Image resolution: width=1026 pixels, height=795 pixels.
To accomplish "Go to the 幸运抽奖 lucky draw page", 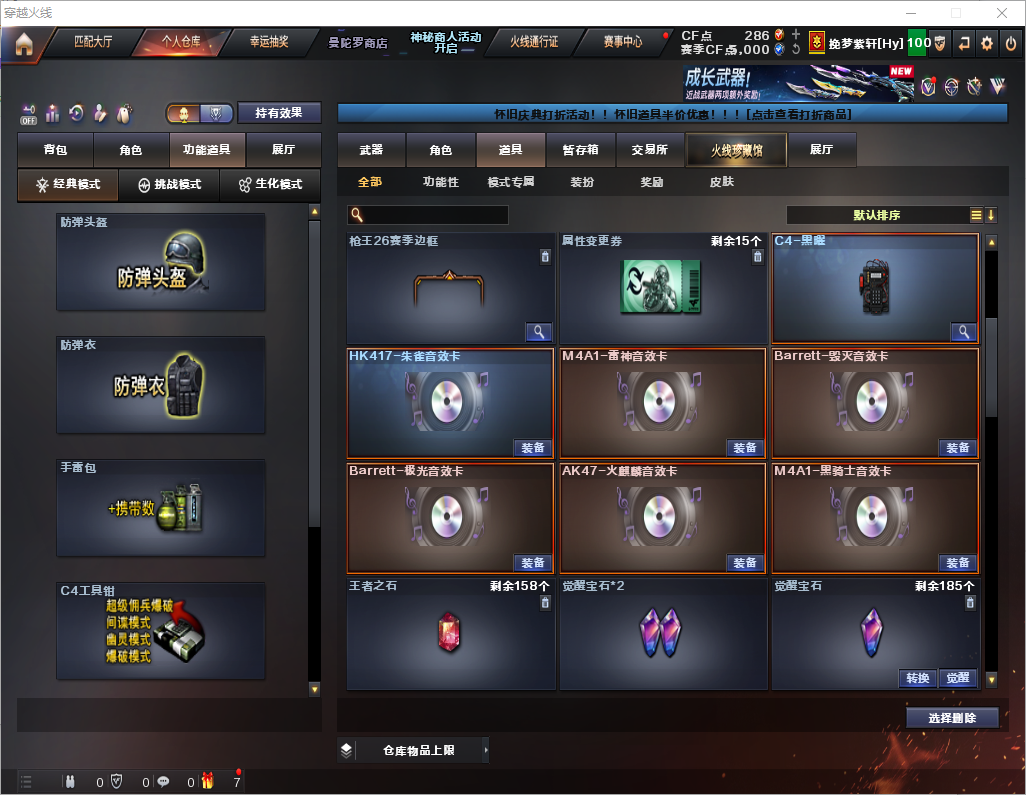I will coord(268,43).
